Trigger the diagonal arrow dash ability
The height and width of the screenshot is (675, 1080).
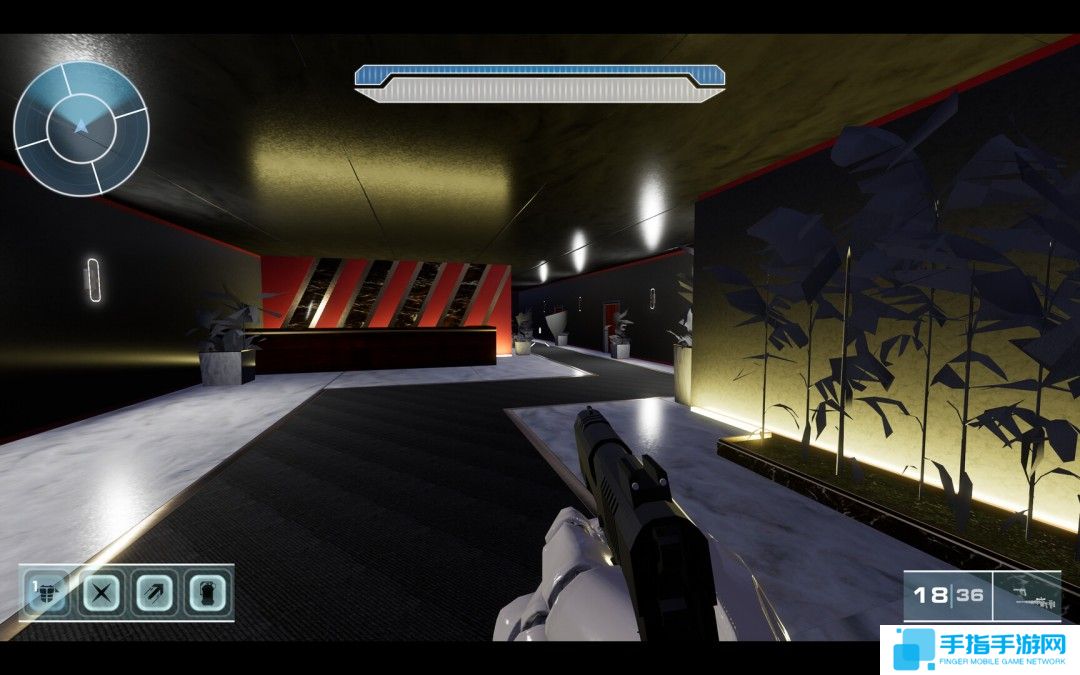click(x=154, y=593)
